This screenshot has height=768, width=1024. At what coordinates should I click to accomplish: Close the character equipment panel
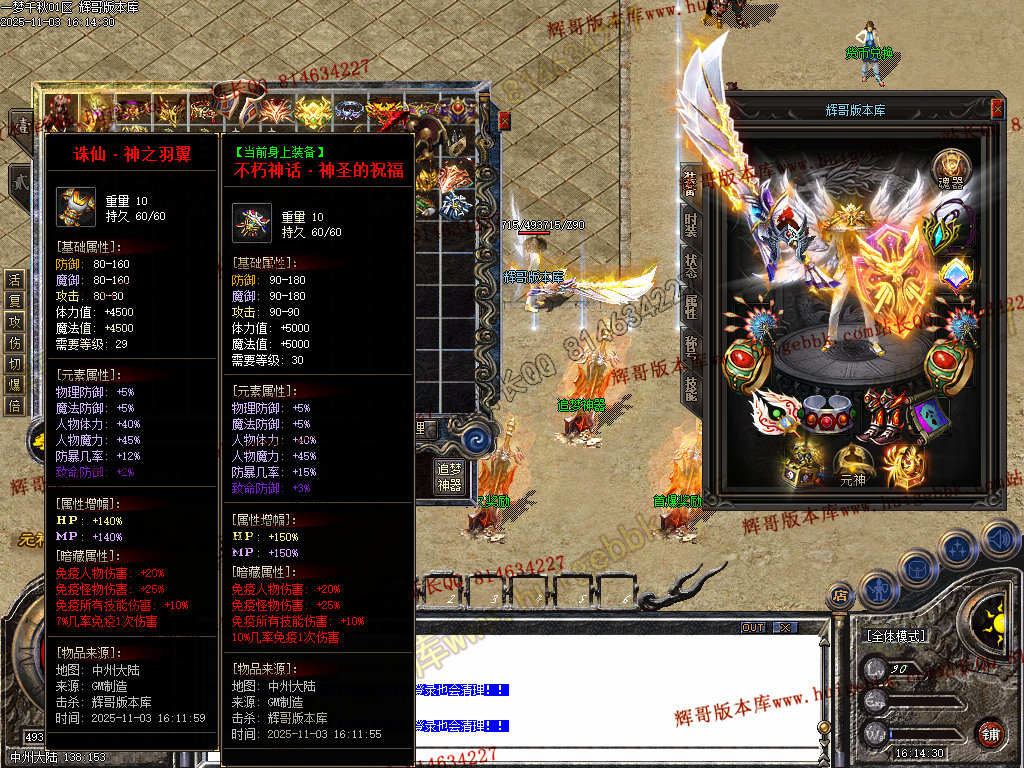[997, 109]
